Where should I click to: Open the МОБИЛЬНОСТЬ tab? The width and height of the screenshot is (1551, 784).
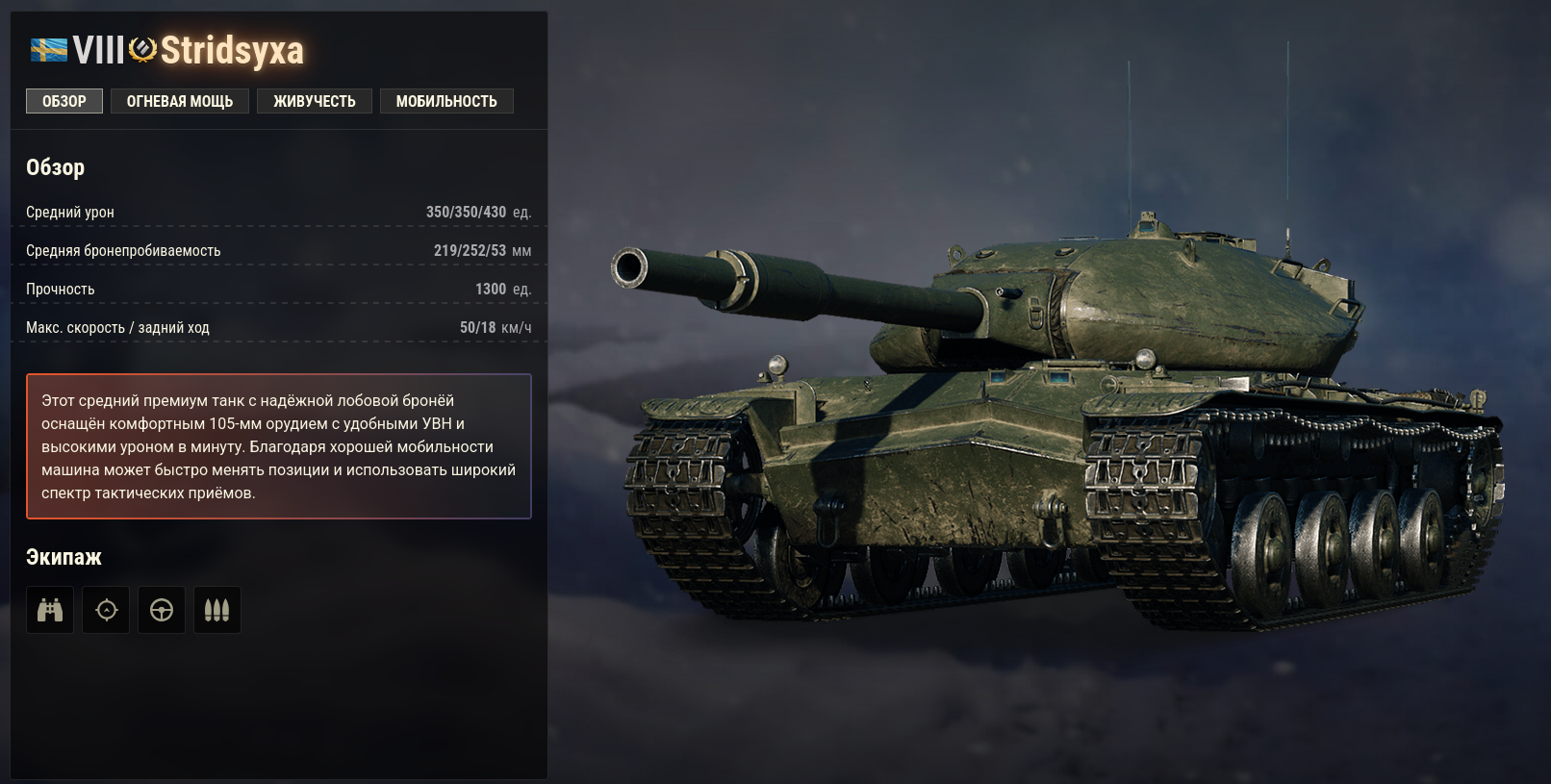pos(446,100)
